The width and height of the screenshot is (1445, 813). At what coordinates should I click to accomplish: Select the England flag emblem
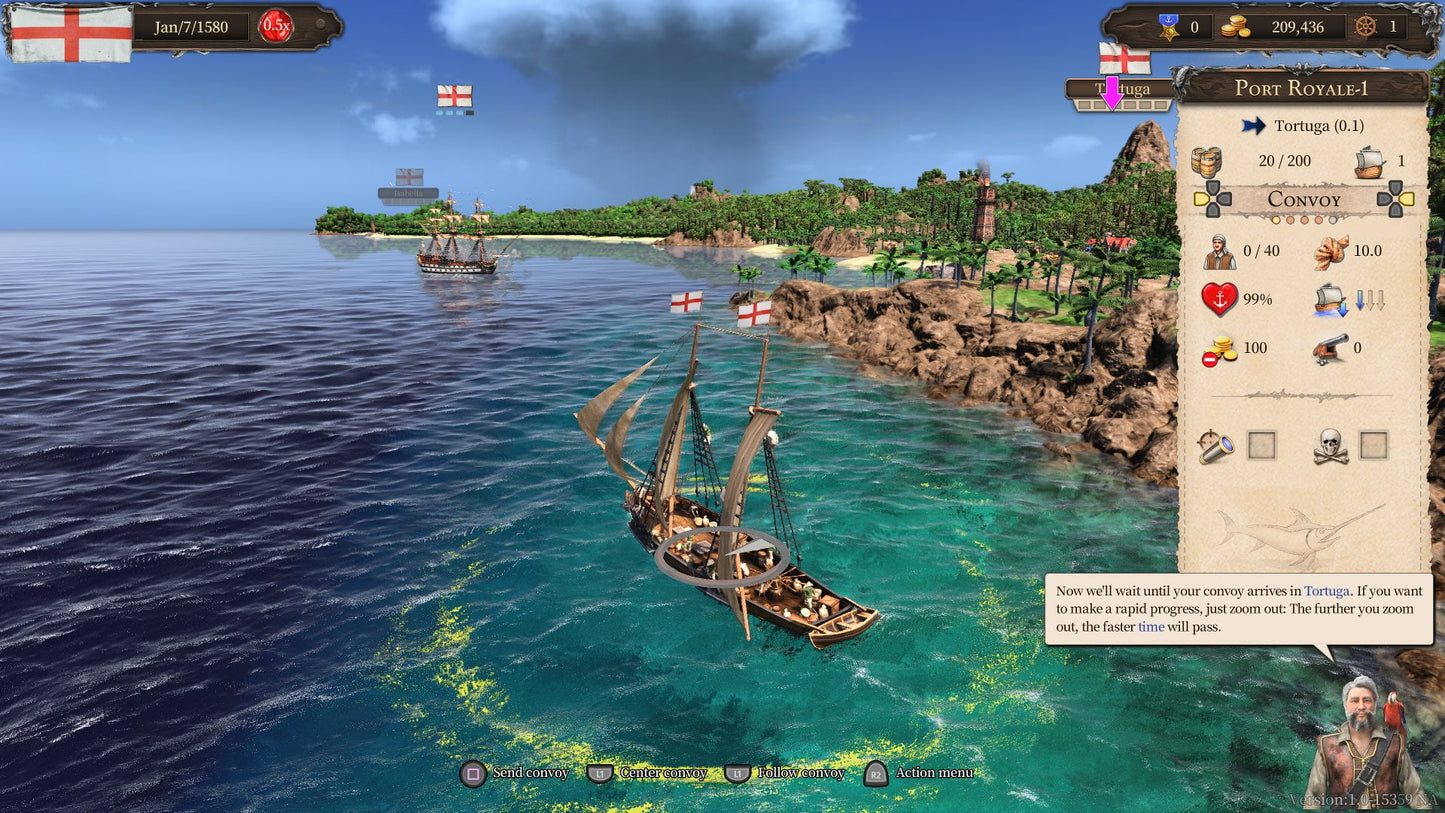(71, 33)
